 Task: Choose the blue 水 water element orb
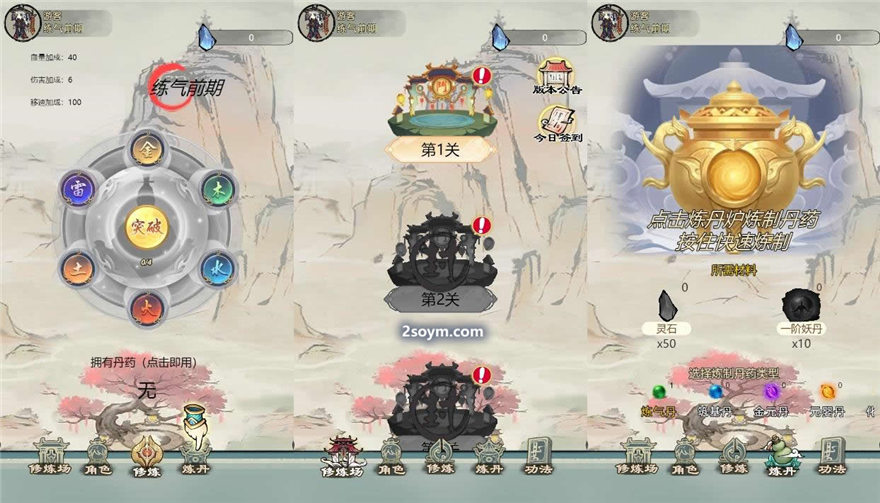click(x=216, y=268)
